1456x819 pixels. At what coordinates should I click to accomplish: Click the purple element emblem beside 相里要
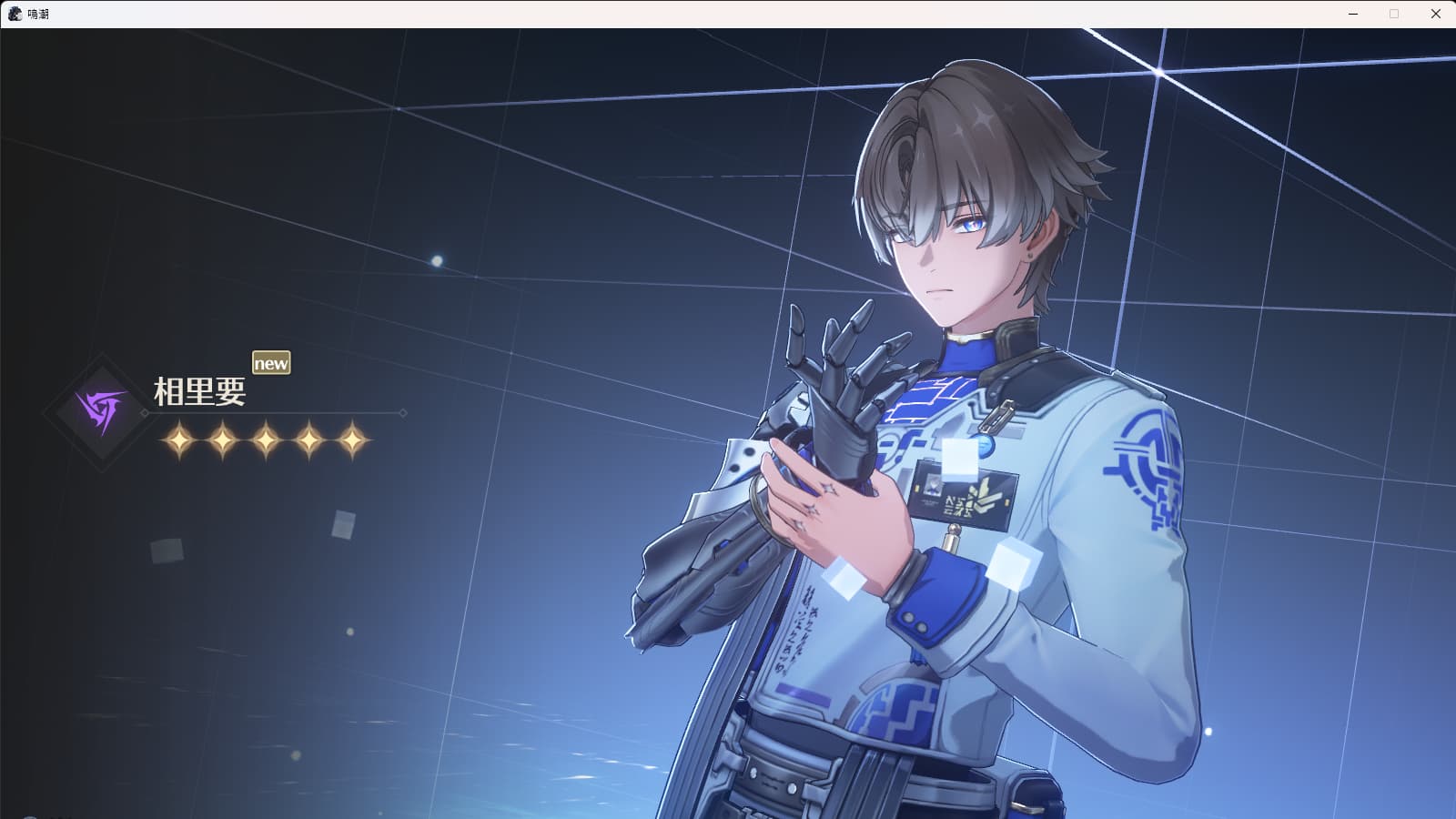99,412
